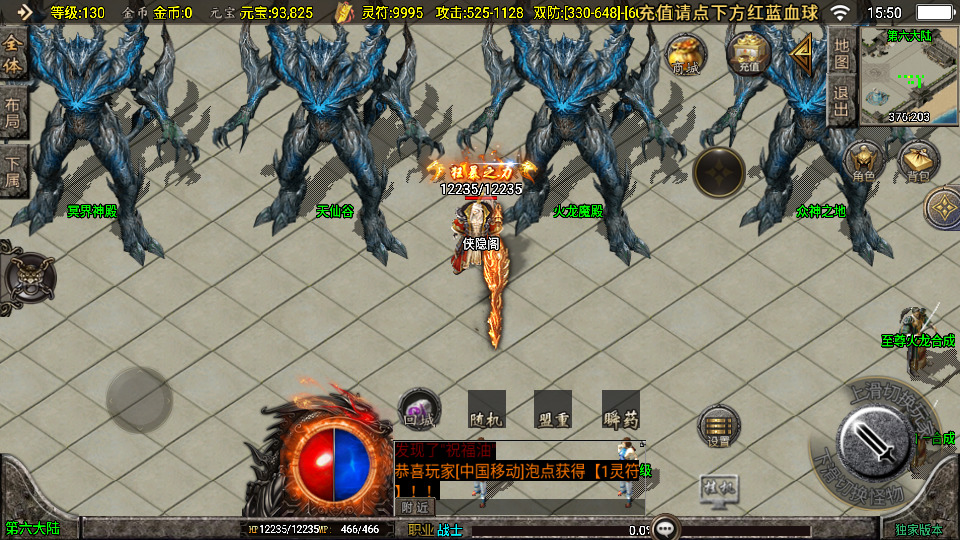Viewport: 960px width, 540px height.
Task: Open the 商城 shop
Action: click(x=686, y=54)
